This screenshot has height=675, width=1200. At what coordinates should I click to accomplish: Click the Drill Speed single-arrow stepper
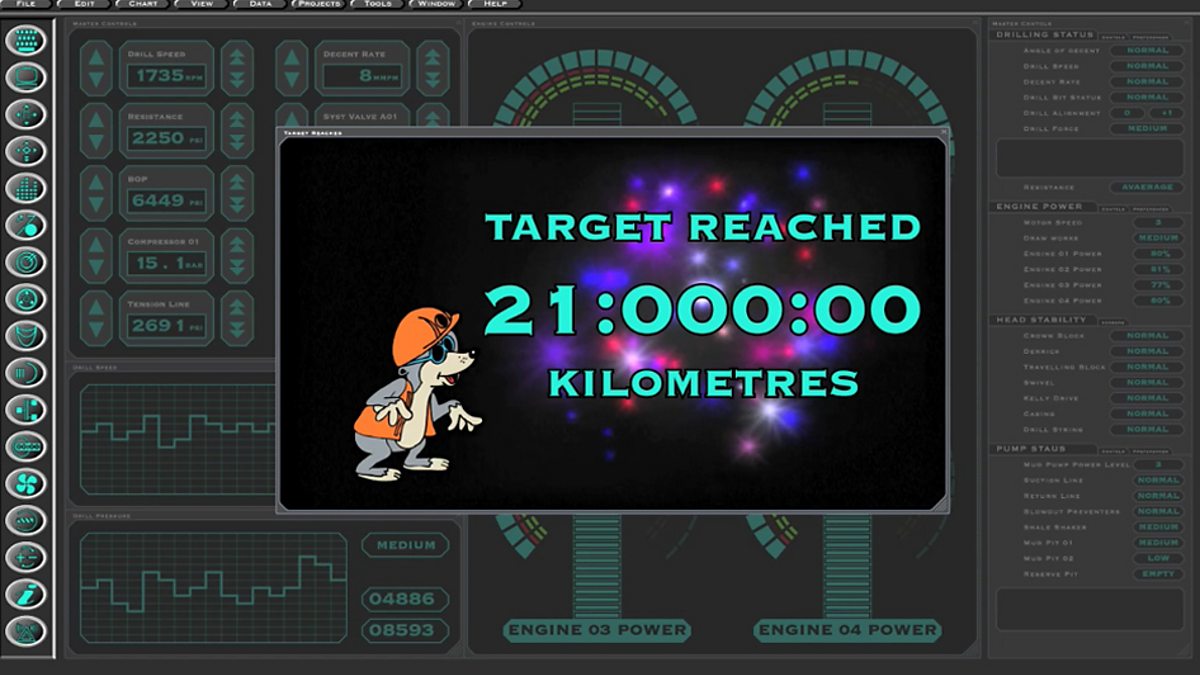(x=96, y=69)
